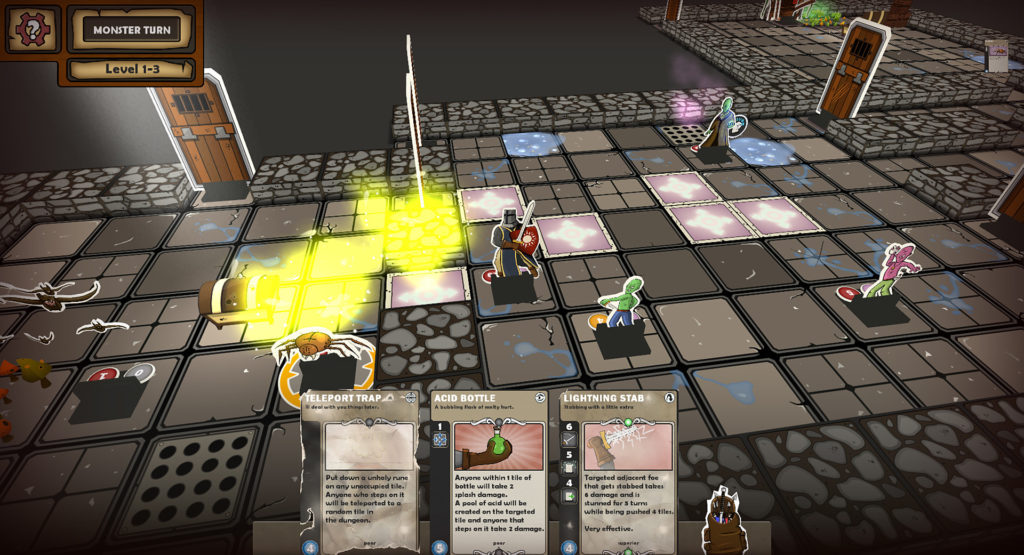The width and height of the screenshot is (1024, 555).
Task: Click the Monster Turn button
Action: click(131, 30)
